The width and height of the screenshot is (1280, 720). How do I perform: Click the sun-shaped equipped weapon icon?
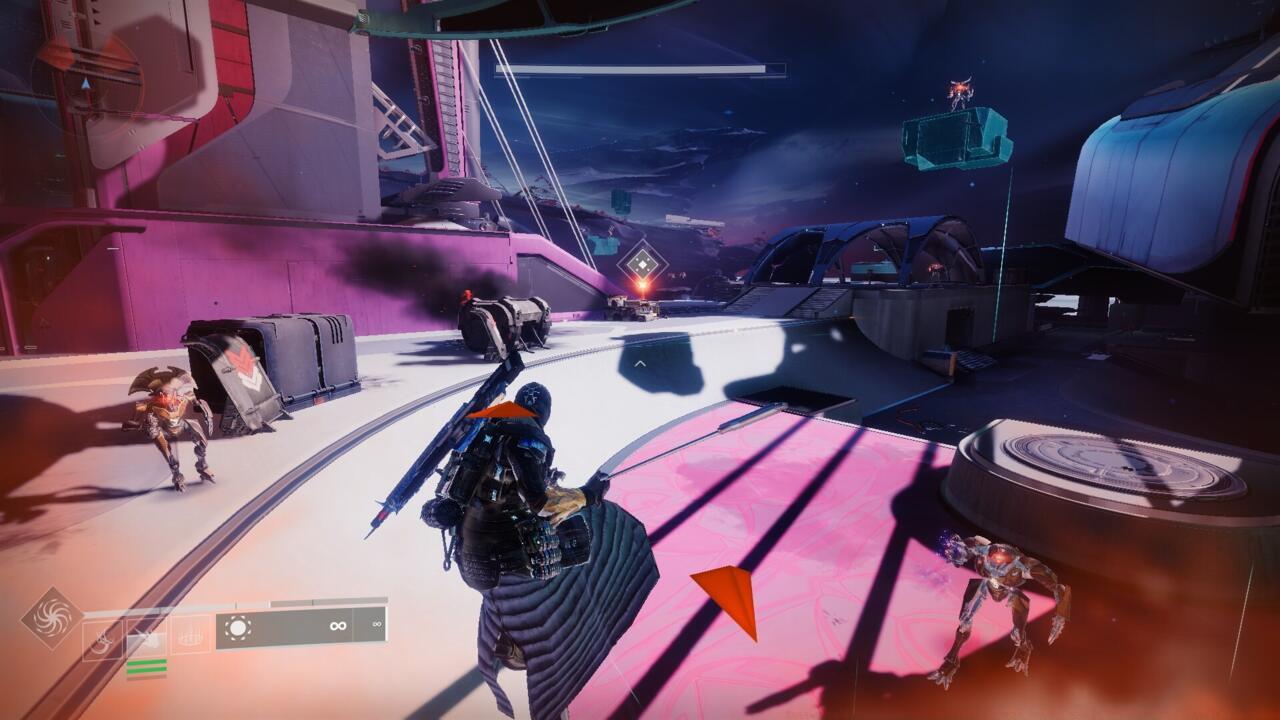tap(238, 627)
